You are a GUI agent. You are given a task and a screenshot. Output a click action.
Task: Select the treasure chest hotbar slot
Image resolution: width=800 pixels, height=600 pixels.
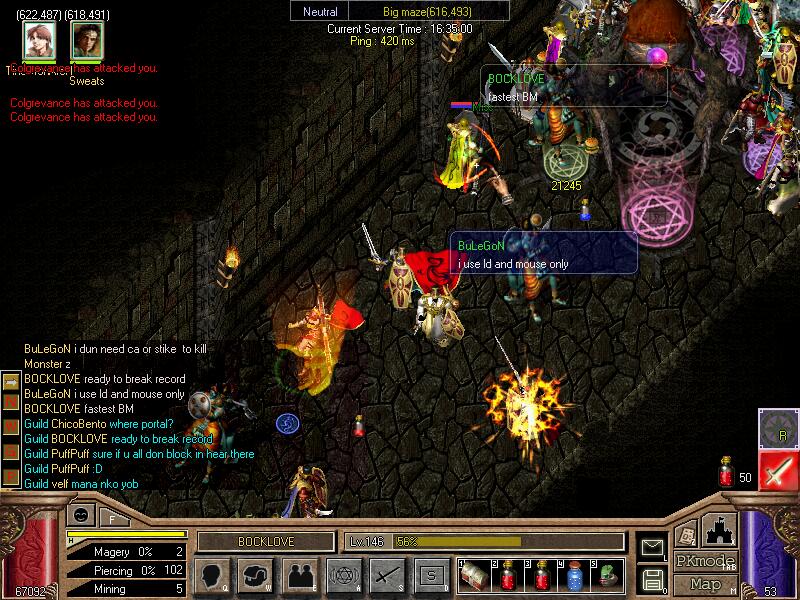click(475, 574)
